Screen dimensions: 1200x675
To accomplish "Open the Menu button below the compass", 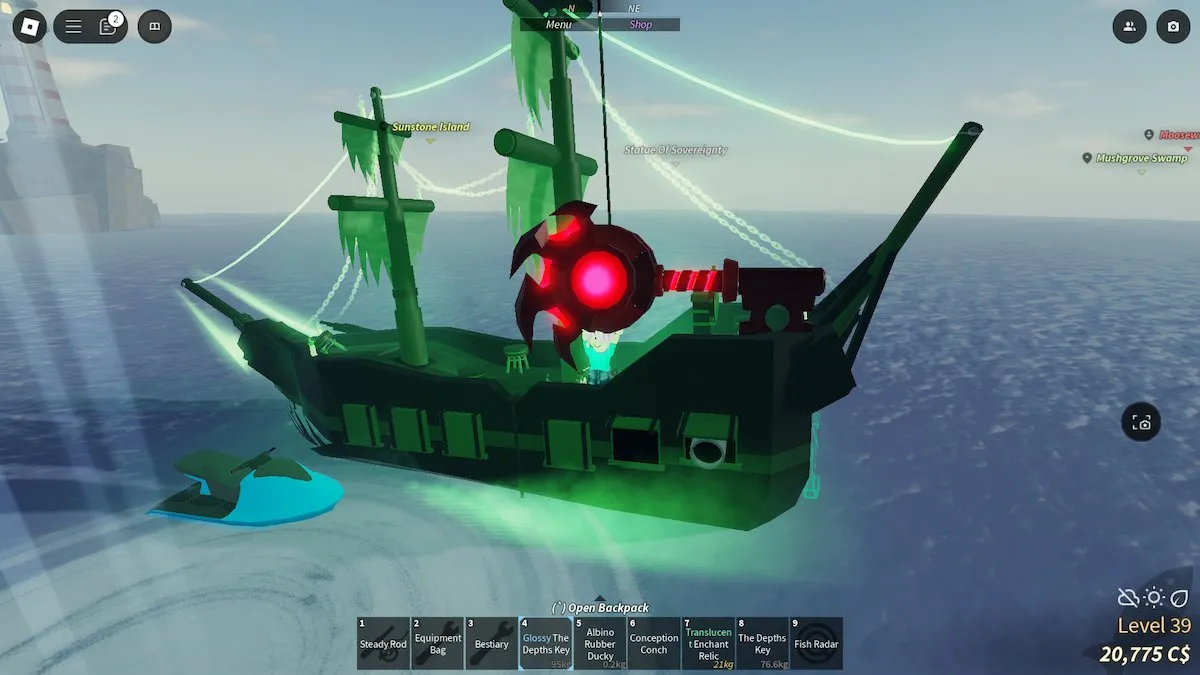I will (561, 24).
